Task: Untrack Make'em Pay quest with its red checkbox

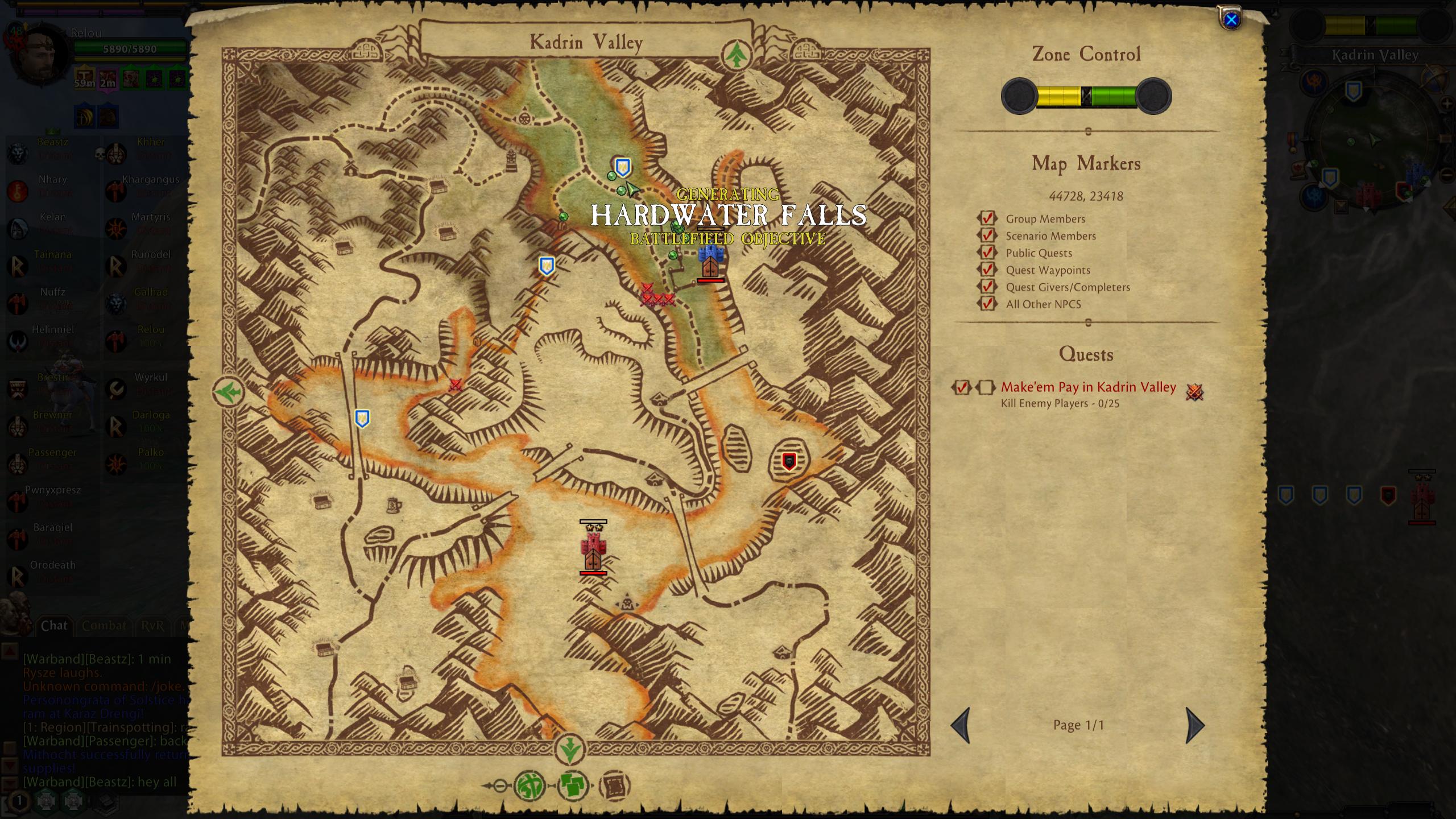Action: (x=962, y=387)
